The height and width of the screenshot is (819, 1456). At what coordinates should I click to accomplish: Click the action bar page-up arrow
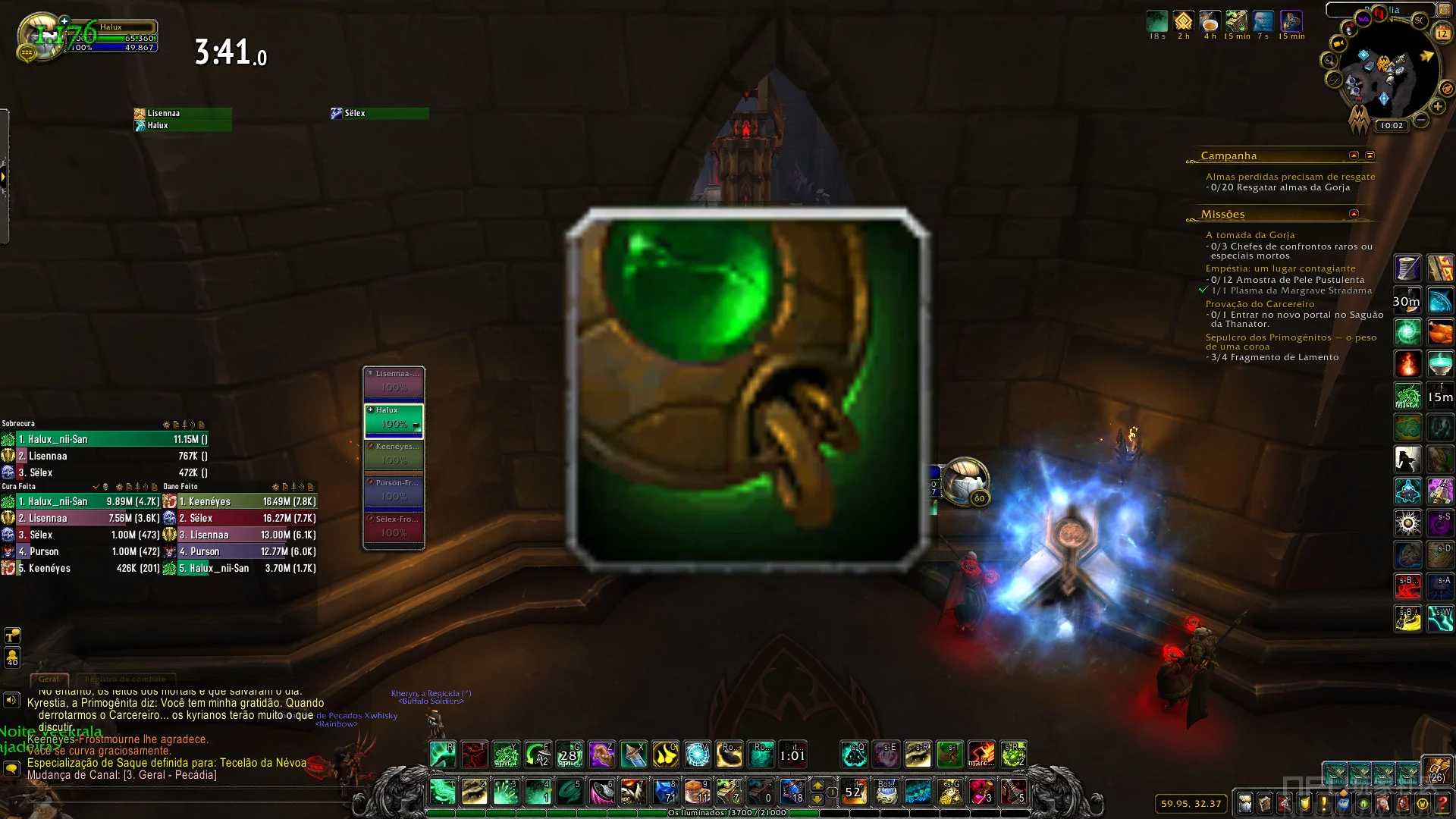coord(817,785)
